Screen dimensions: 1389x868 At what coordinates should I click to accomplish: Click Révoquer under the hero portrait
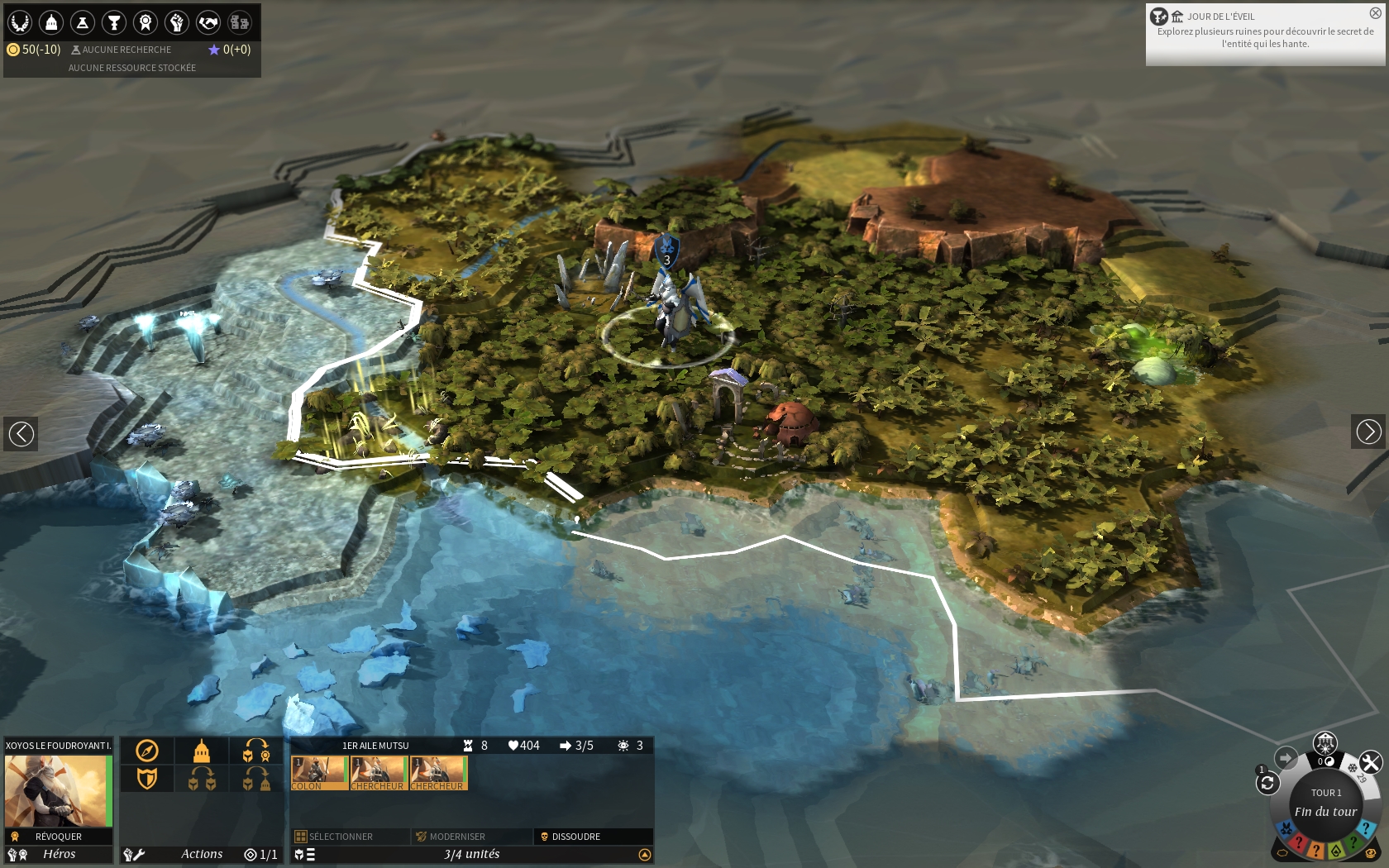coord(58,837)
